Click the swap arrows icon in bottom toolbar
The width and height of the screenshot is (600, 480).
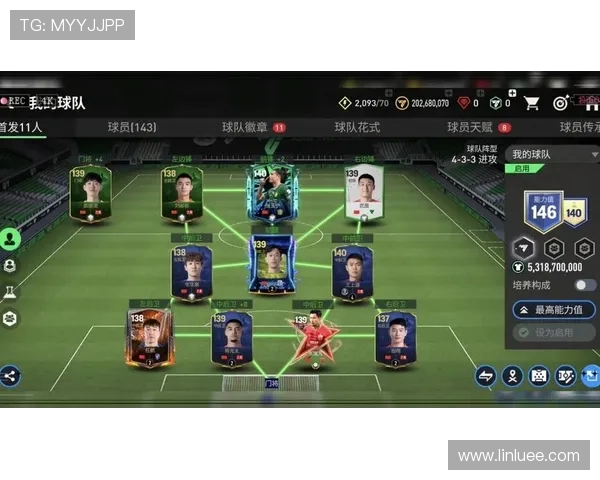click(486, 376)
